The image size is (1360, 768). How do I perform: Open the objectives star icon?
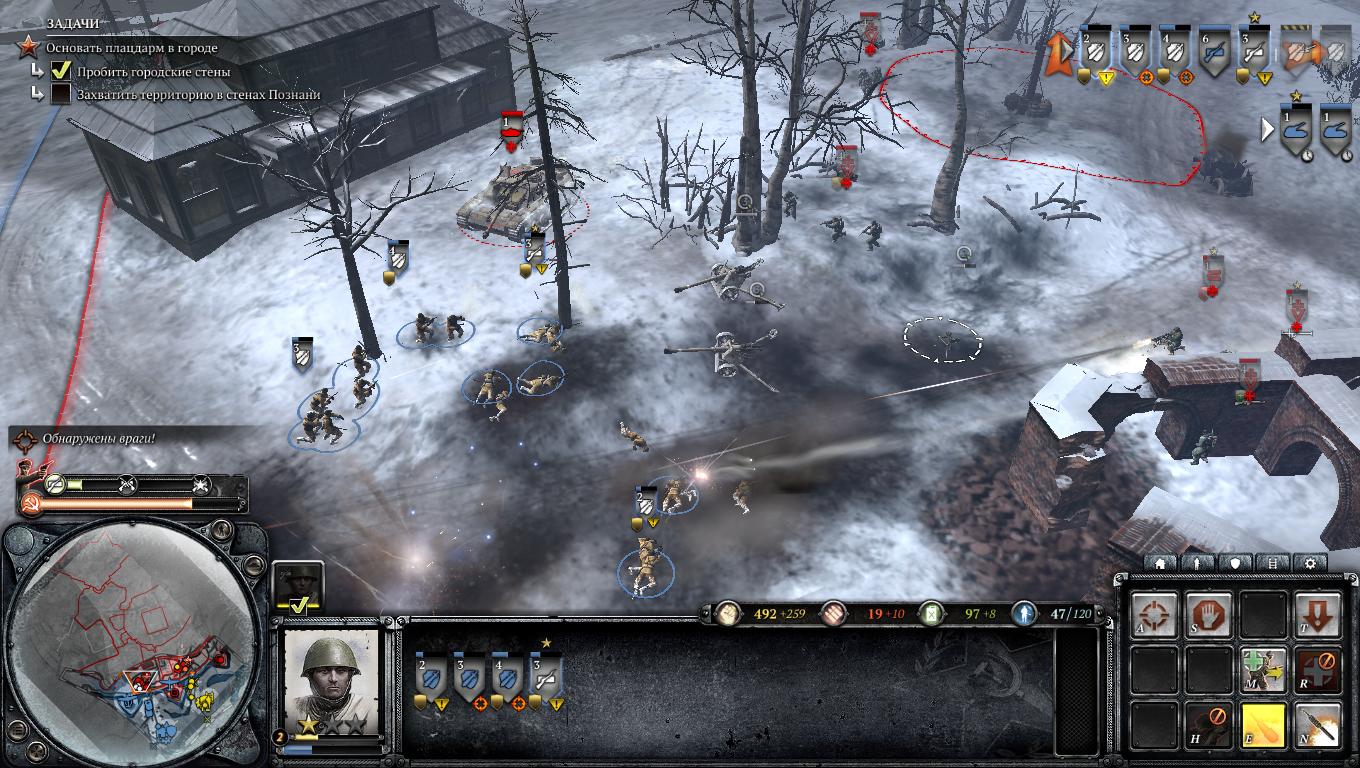(30, 46)
